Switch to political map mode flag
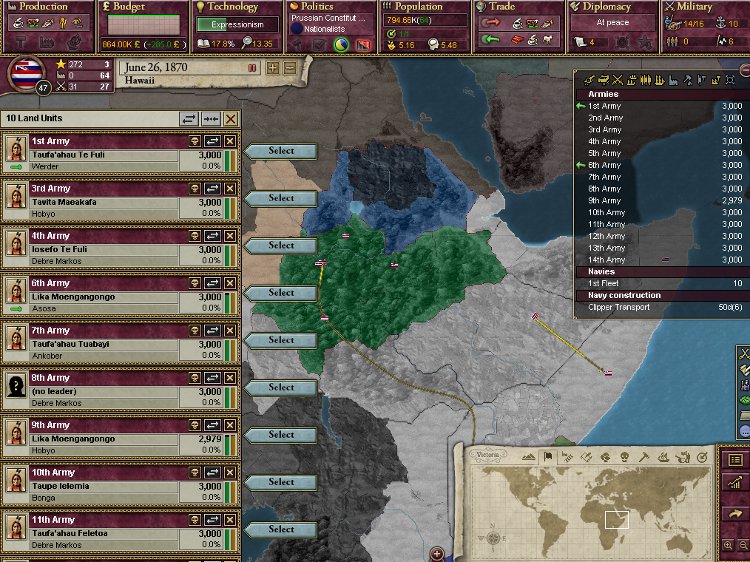The height and width of the screenshot is (562, 750). [x=546, y=457]
